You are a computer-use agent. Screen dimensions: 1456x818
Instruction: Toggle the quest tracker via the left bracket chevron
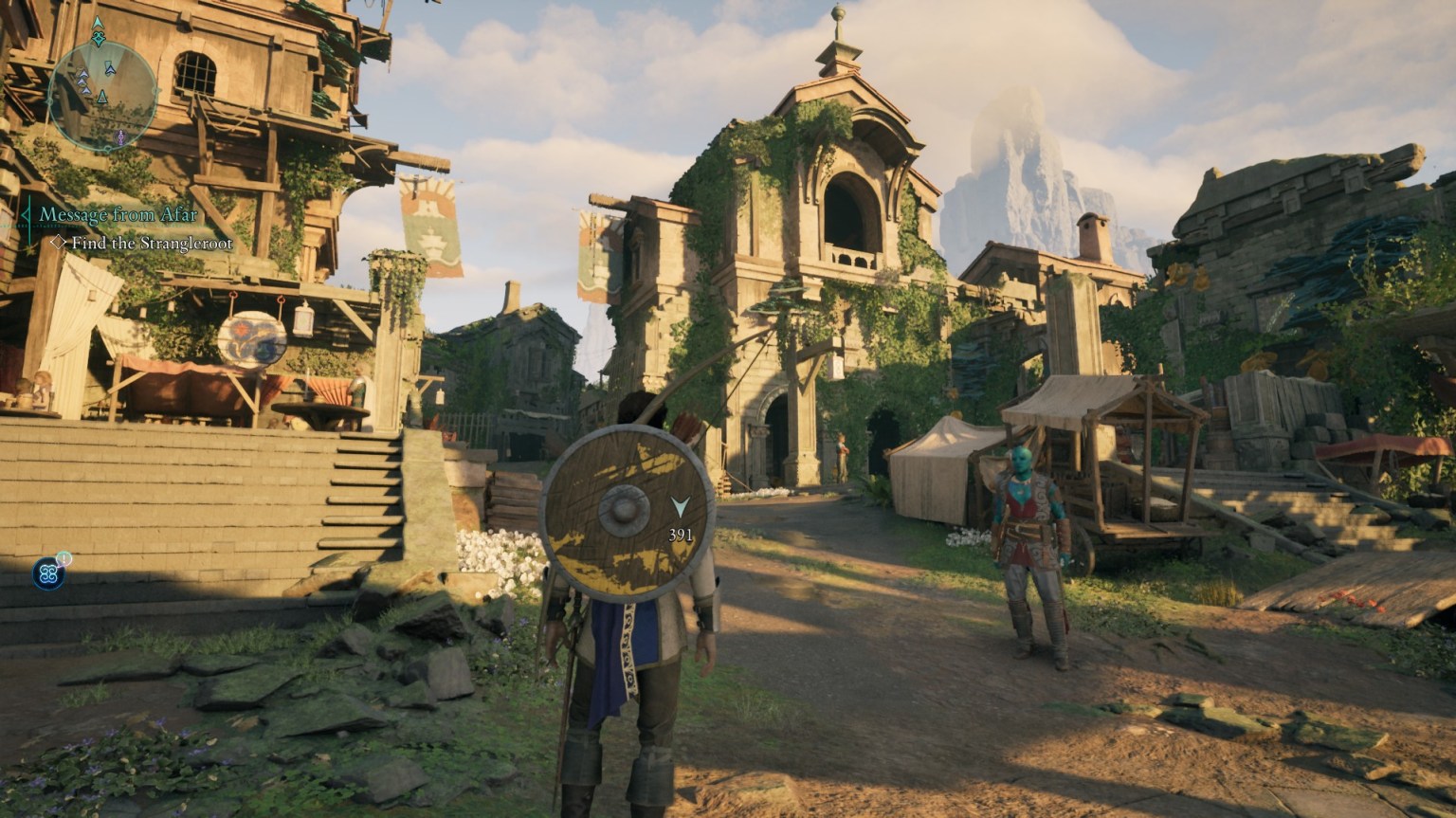point(26,215)
